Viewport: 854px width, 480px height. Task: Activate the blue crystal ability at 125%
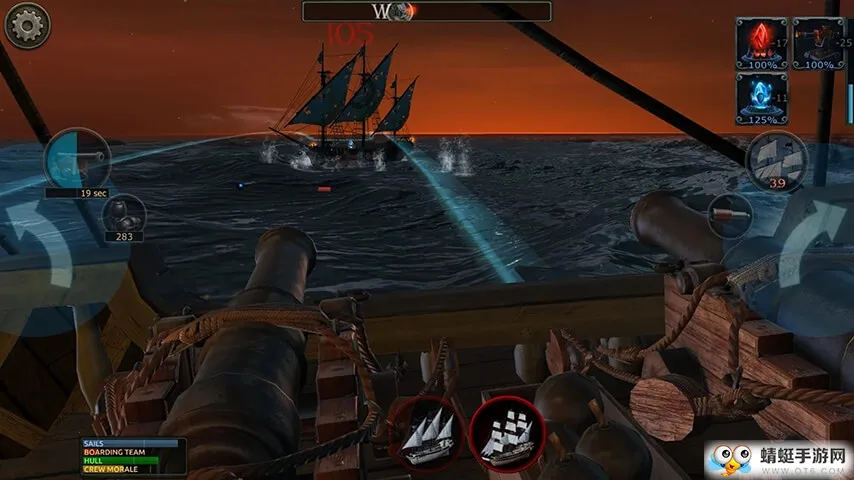tap(761, 98)
